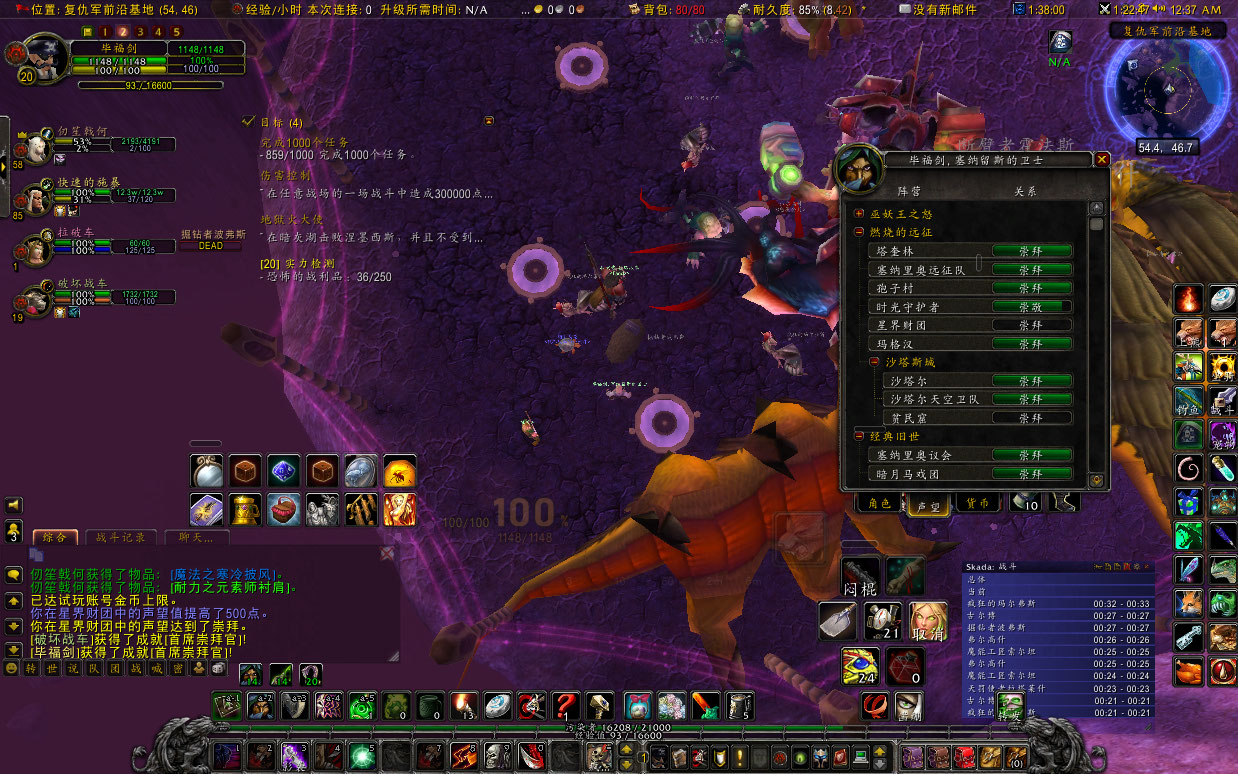Image resolution: width=1238 pixels, height=774 pixels.
Task: Collapse the 沙塔斯城 sub-group
Action: [874, 362]
